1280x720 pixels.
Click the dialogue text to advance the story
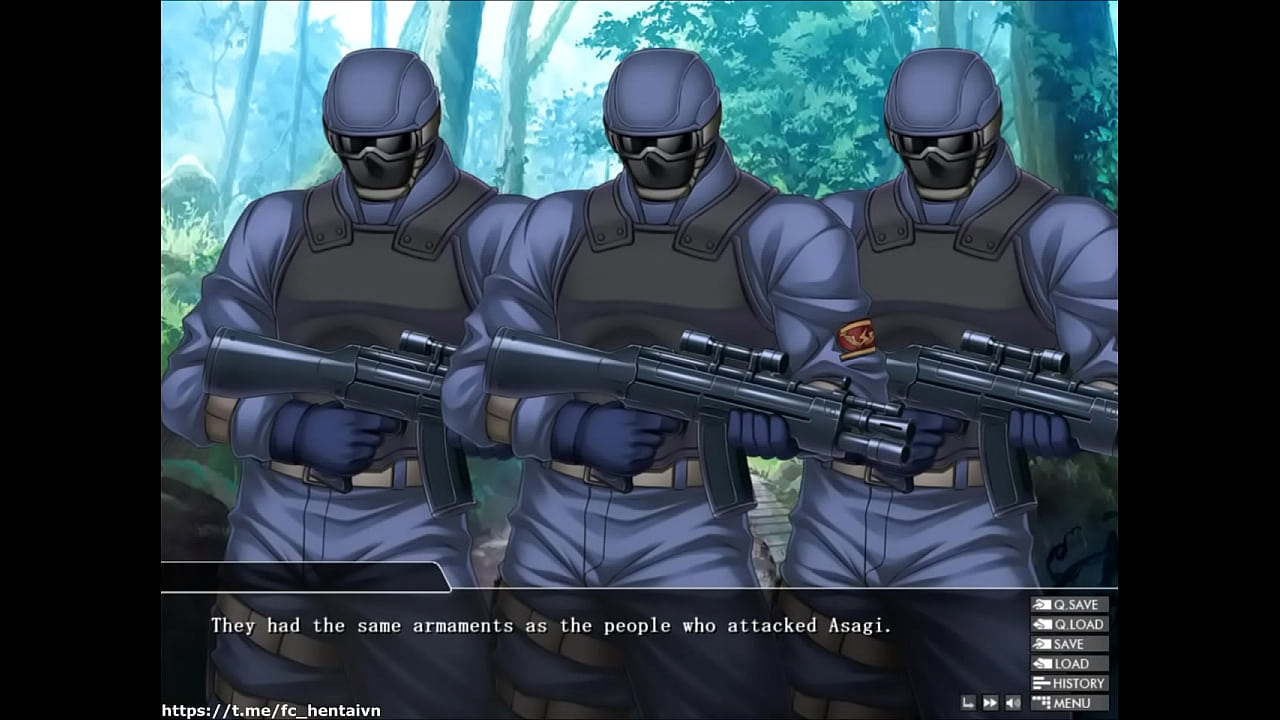click(556, 625)
